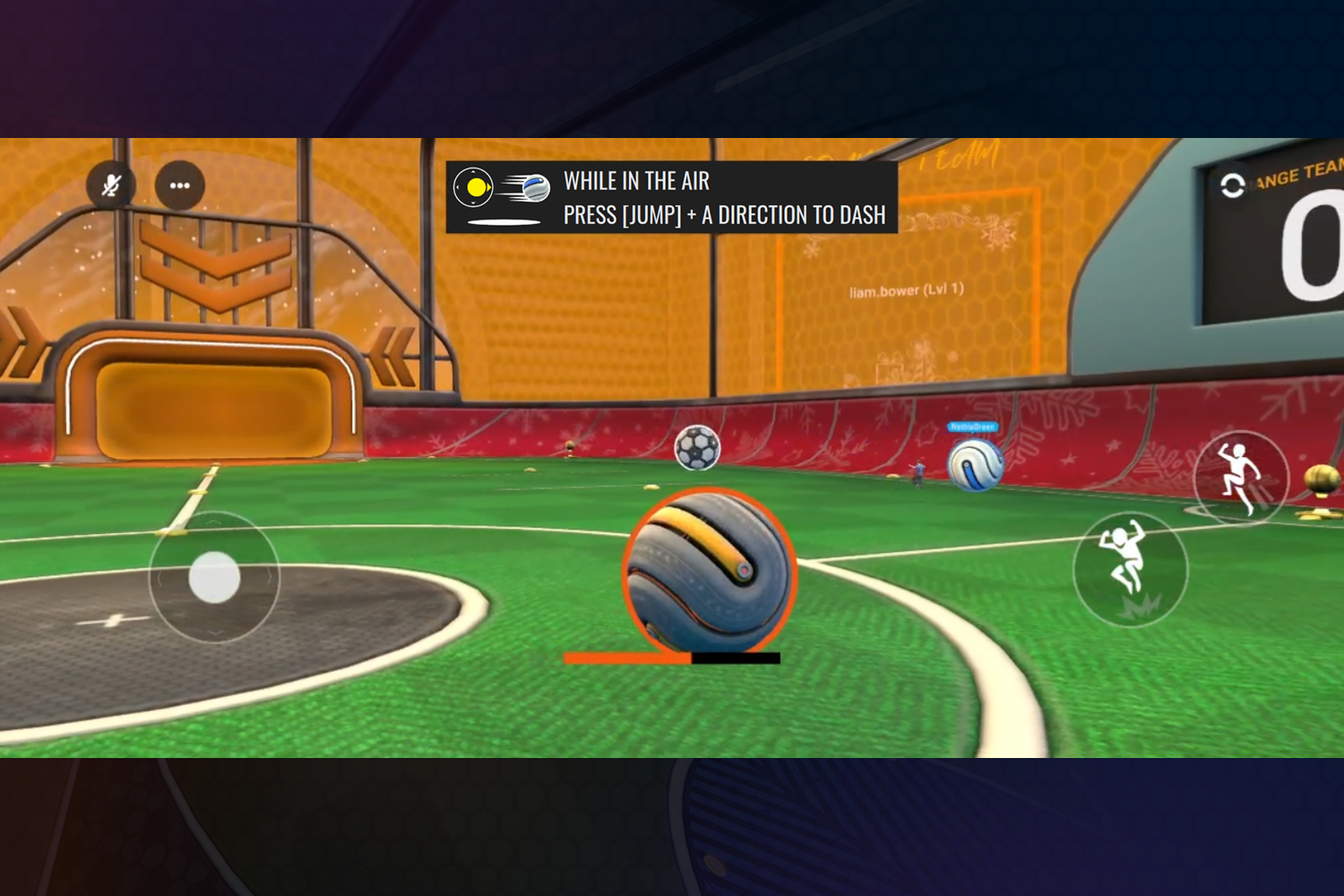Tap the left arrow beside the joystick
This screenshot has height=896, width=1344.
[161, 580]
